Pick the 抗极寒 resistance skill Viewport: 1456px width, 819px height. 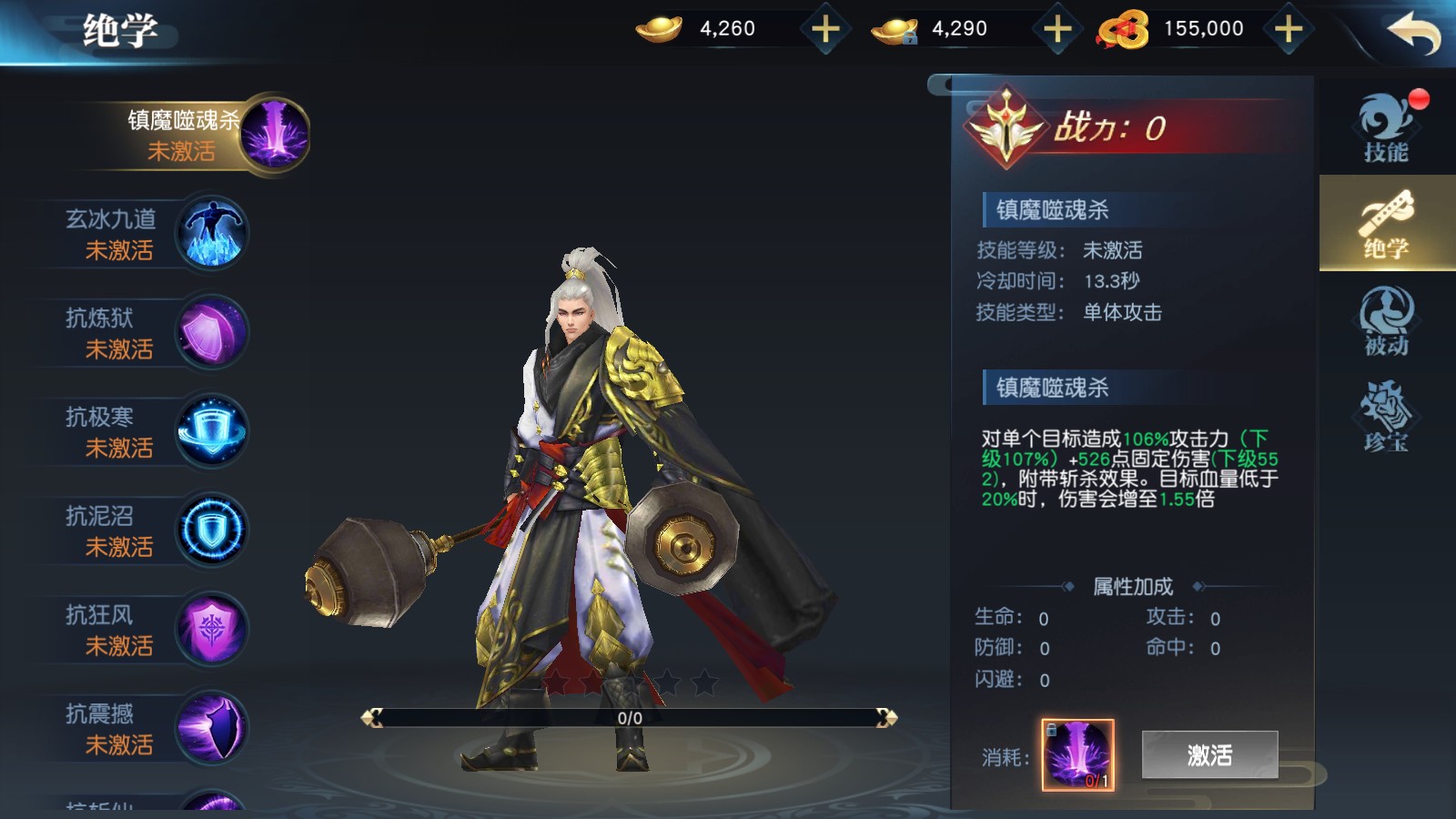(x=155, y=432)
